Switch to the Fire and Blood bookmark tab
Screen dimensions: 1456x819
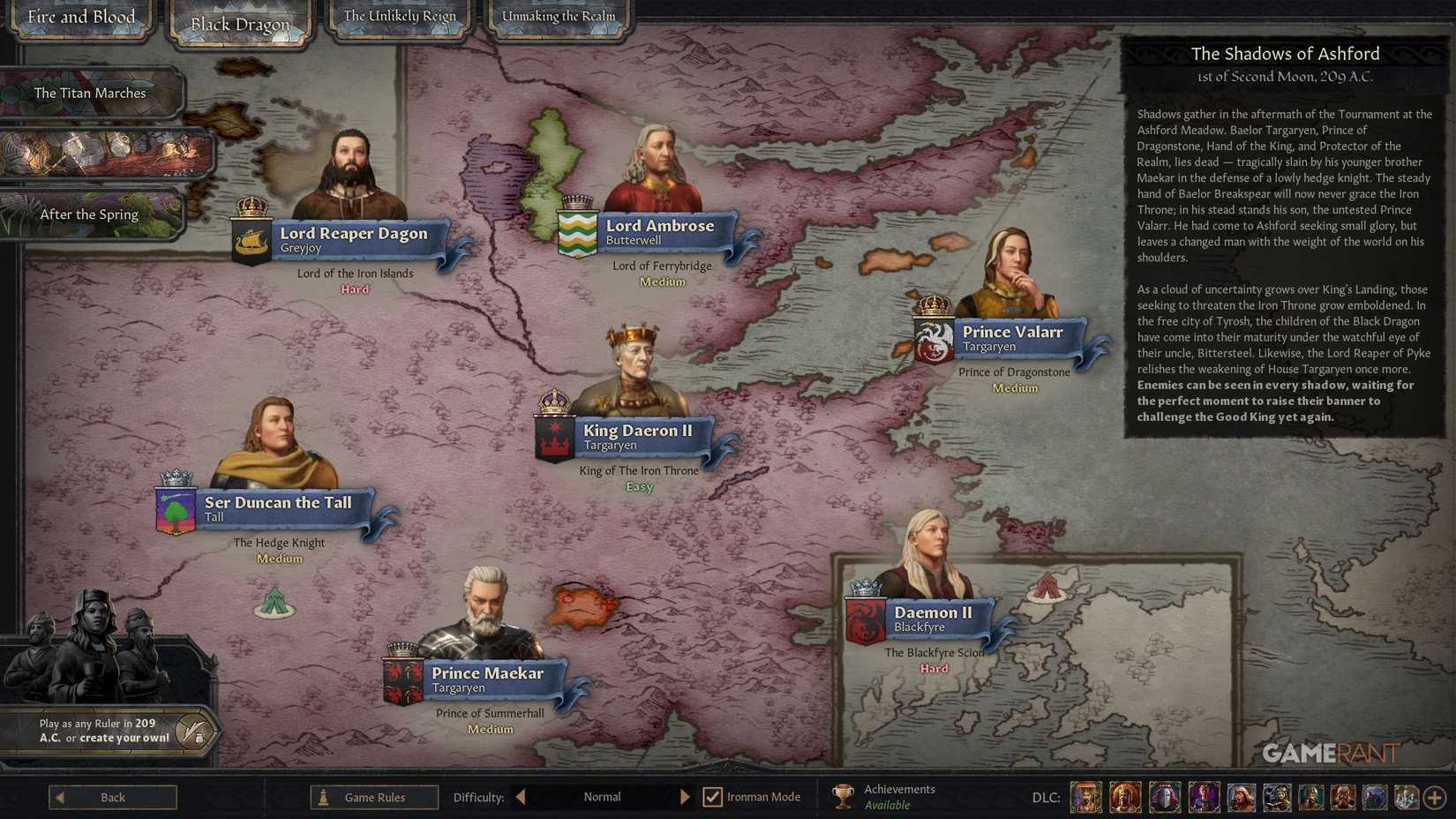pos(81,17)
